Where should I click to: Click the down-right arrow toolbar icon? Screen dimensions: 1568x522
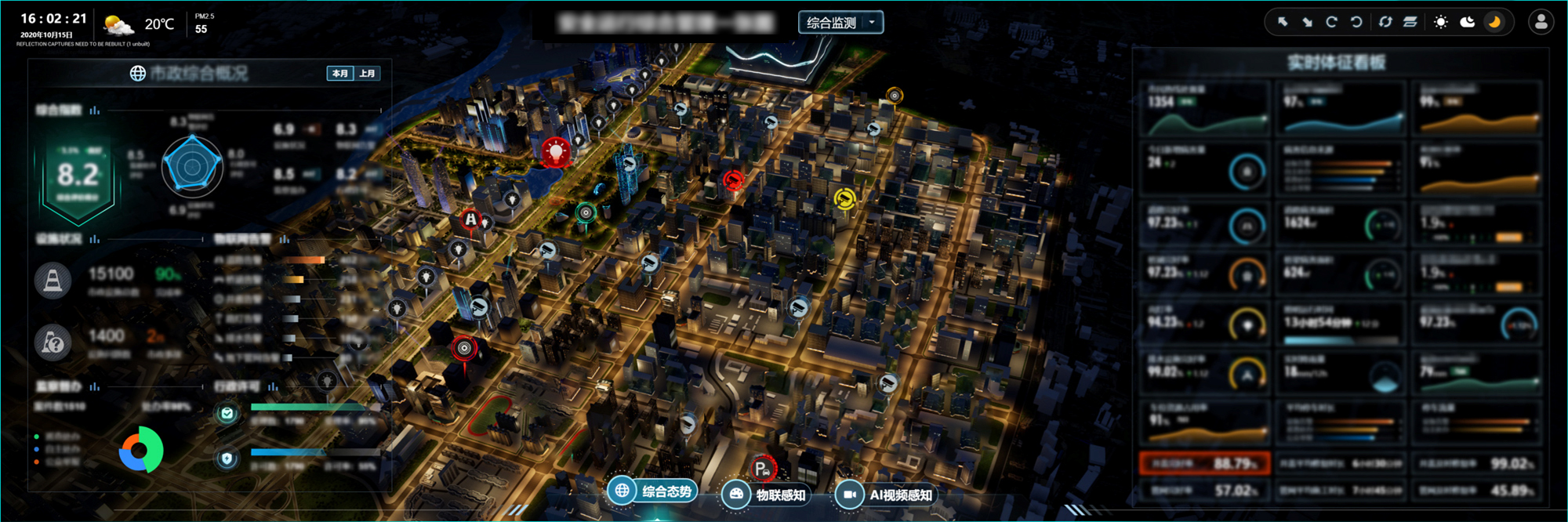(1307, 22)
